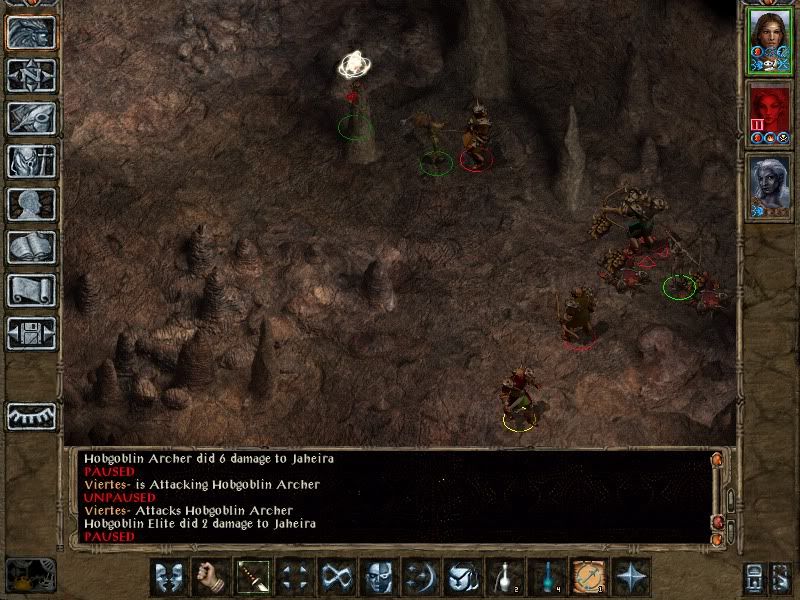Use the orange scroll quick item
The width and height of the screenshot is (800, 600).
(588, 577)
